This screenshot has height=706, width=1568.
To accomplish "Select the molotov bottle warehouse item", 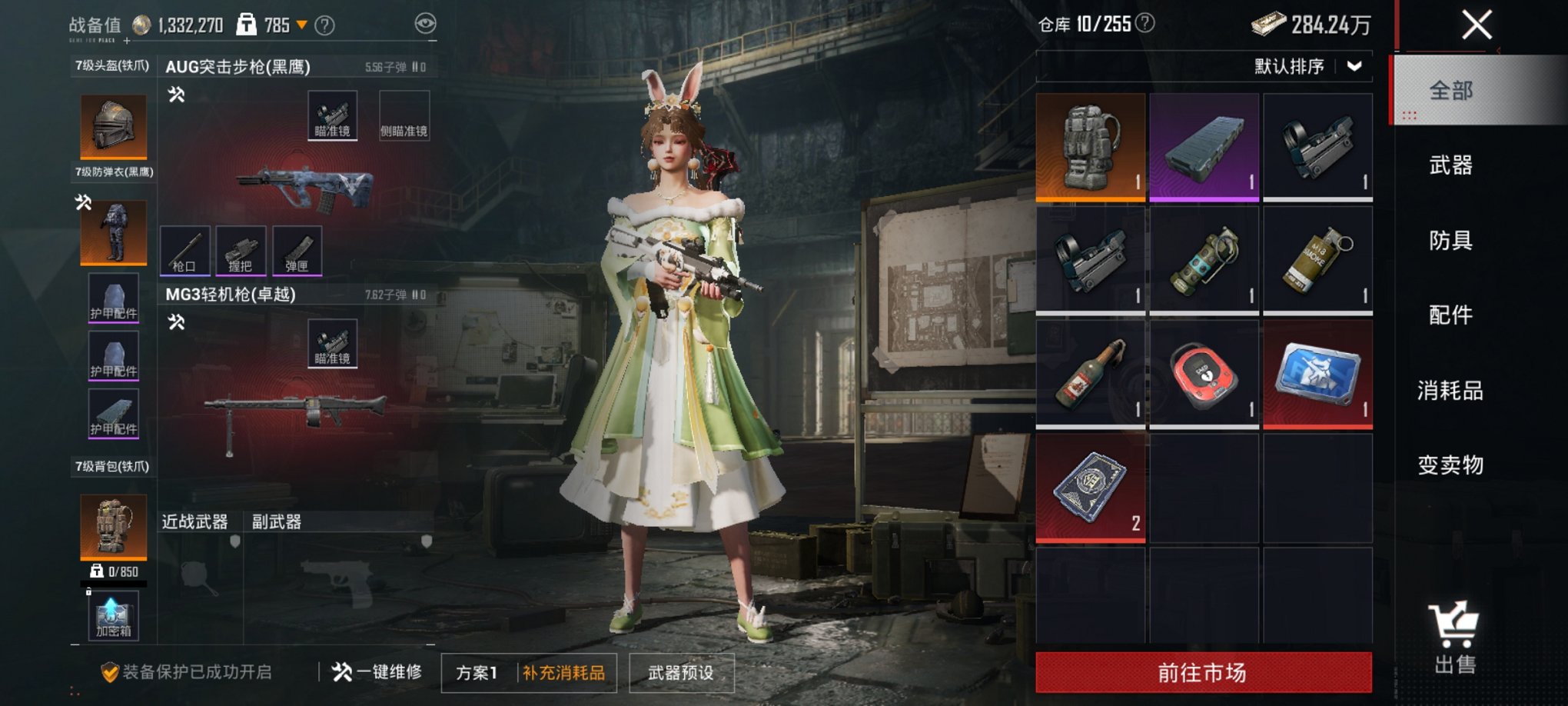I will coord(1090,374).
